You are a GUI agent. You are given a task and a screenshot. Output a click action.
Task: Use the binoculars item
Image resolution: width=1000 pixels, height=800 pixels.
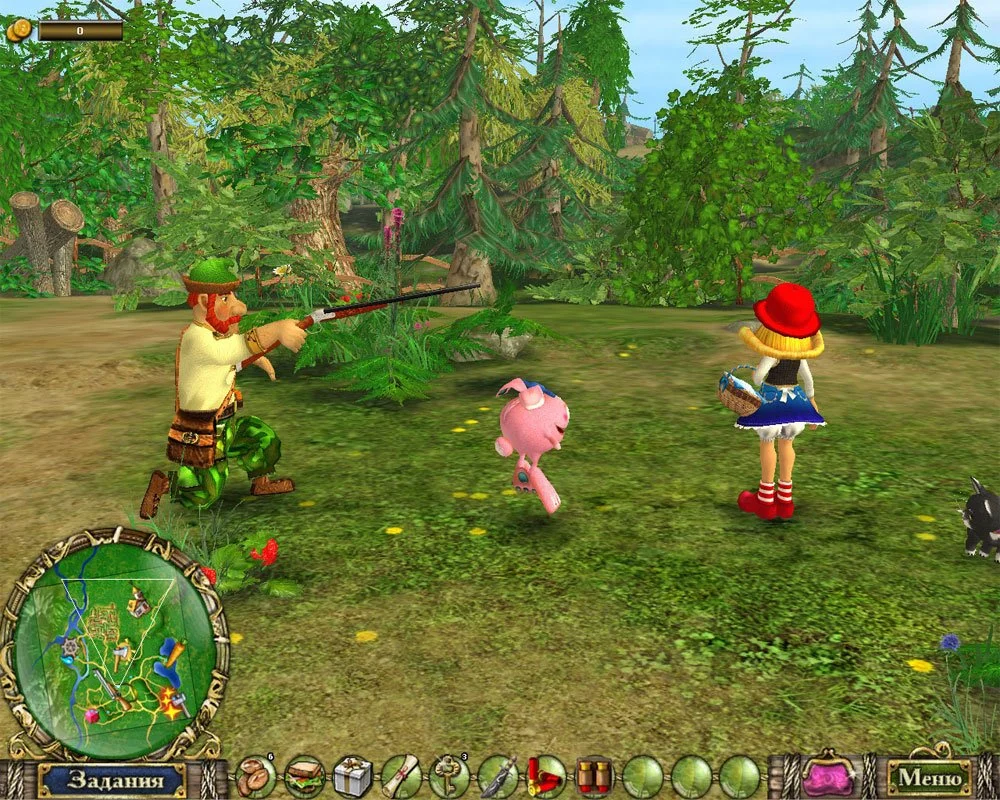pyautogui.click(x=594, y=777)
